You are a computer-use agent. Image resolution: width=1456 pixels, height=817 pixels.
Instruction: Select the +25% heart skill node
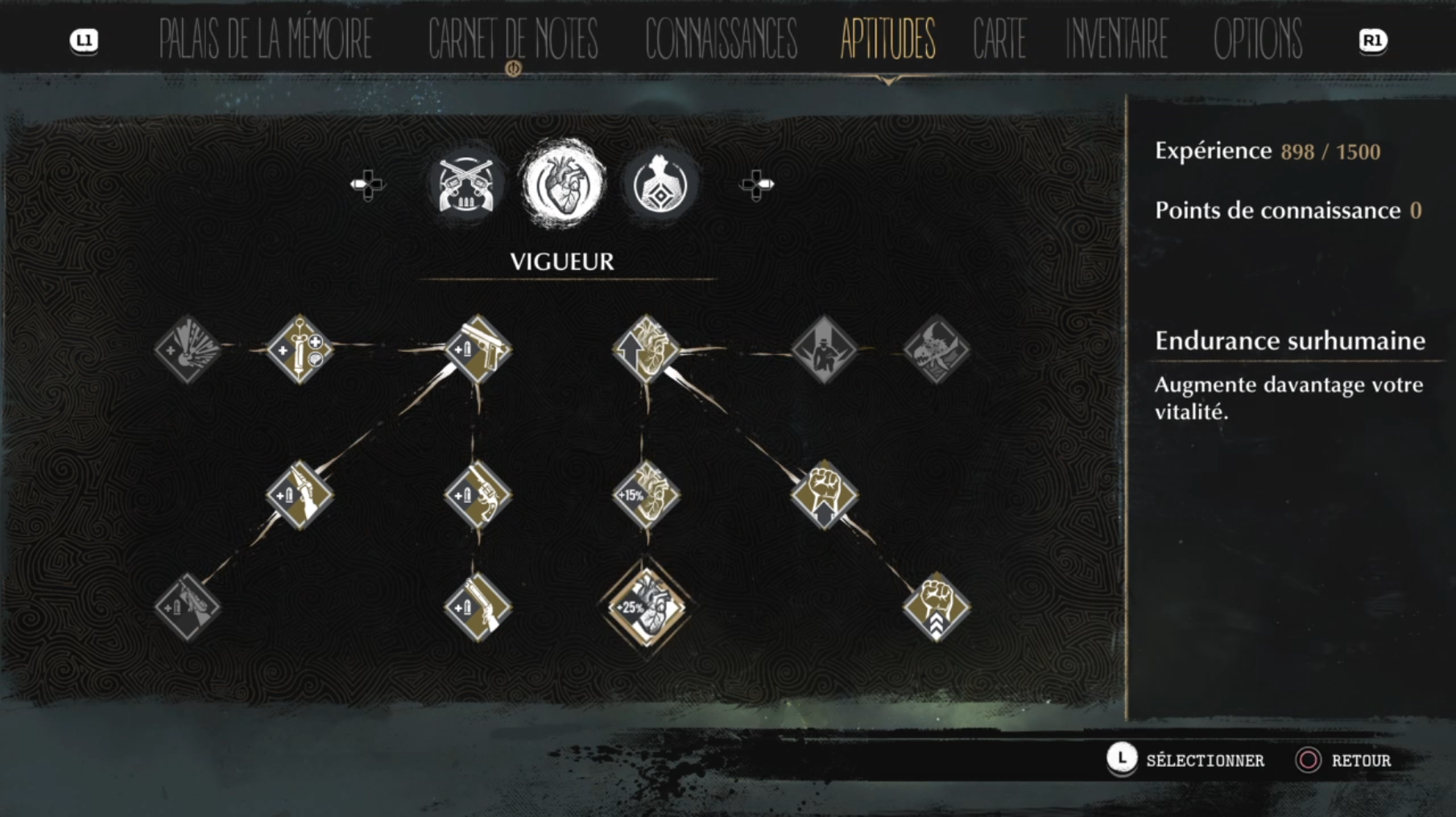point(646,606)
